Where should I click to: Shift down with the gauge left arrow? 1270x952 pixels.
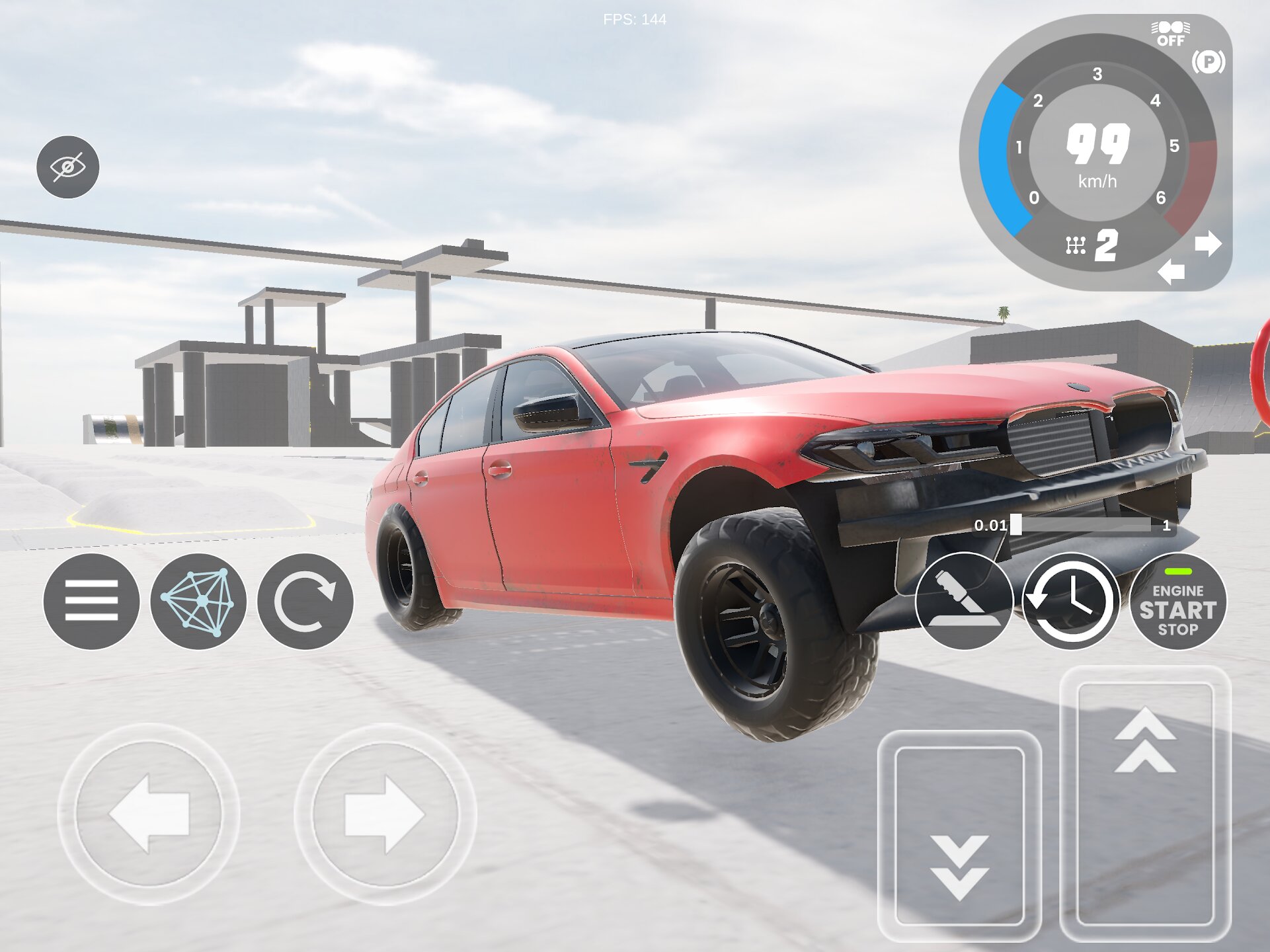1171,271
